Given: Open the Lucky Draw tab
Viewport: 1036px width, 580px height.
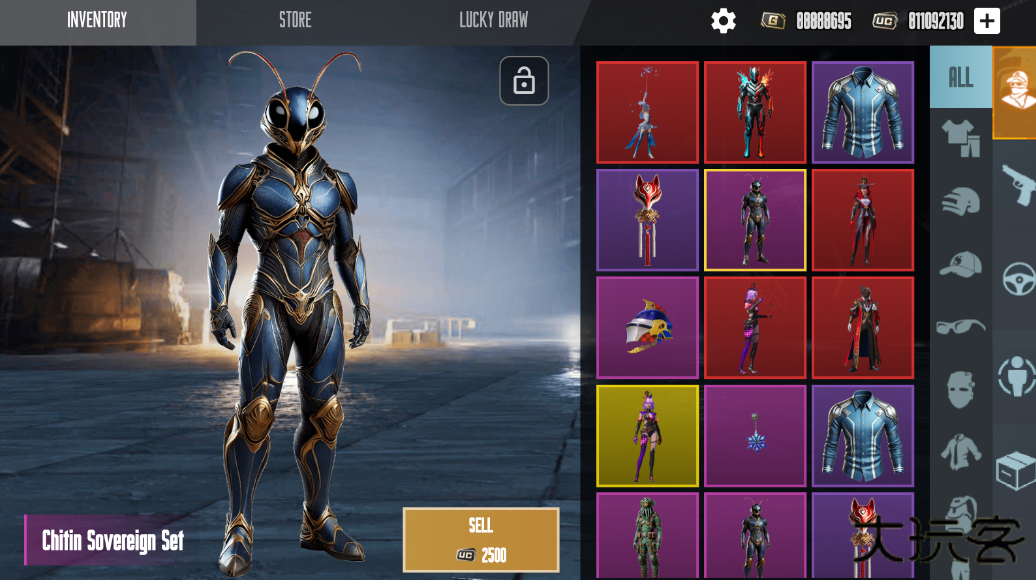Looking at the screenshot, I should tap(493, 20).
